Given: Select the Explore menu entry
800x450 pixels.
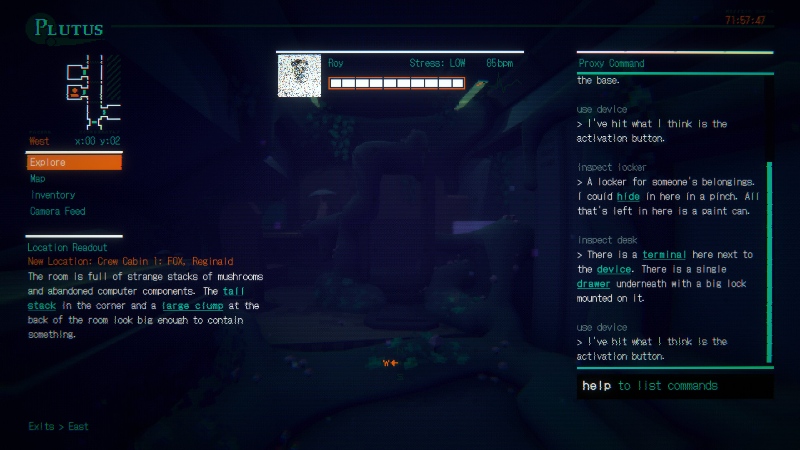Looking at the screenshot, I should click(73, 162).
